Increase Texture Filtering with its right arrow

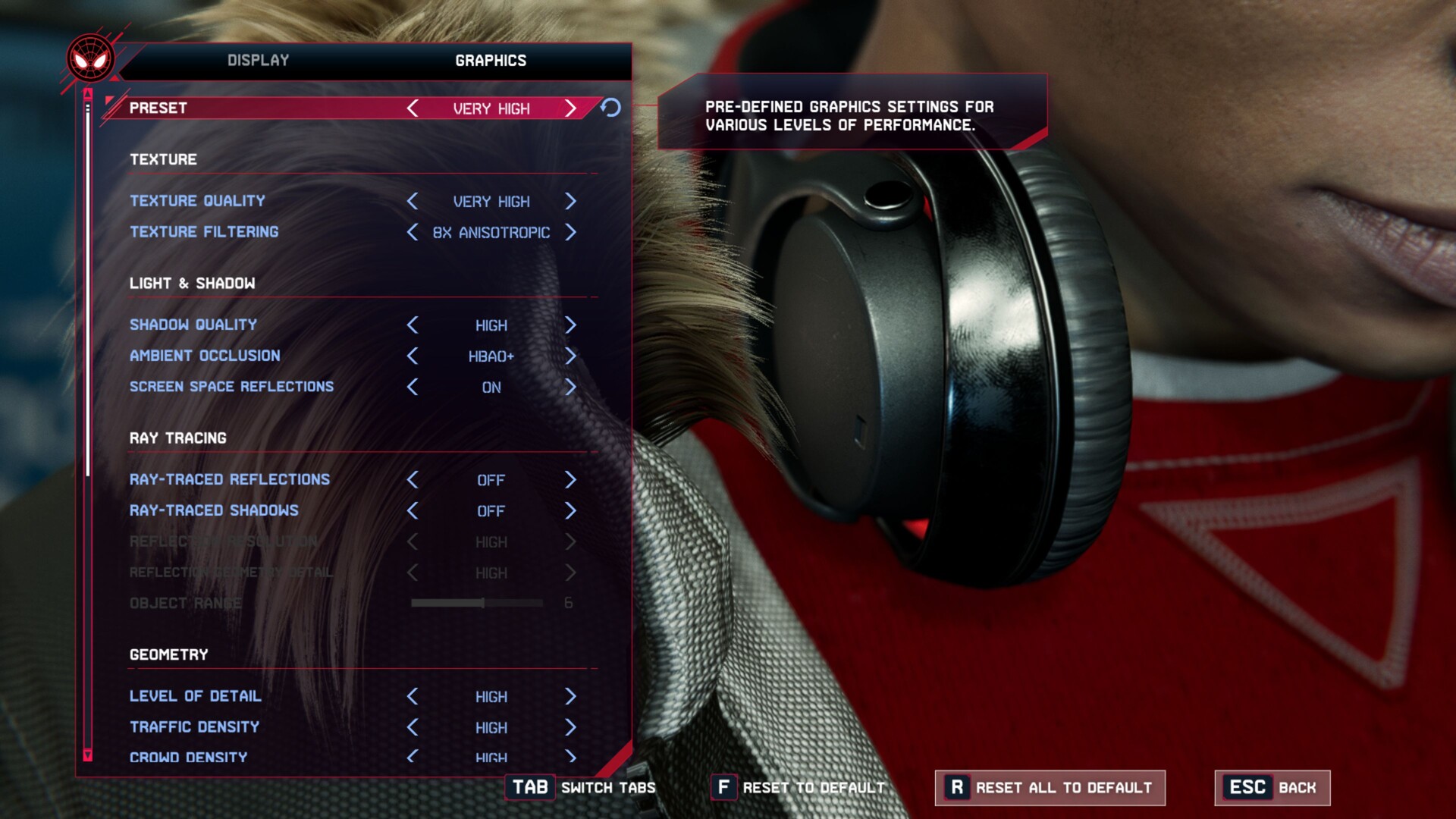pos(571,232)
